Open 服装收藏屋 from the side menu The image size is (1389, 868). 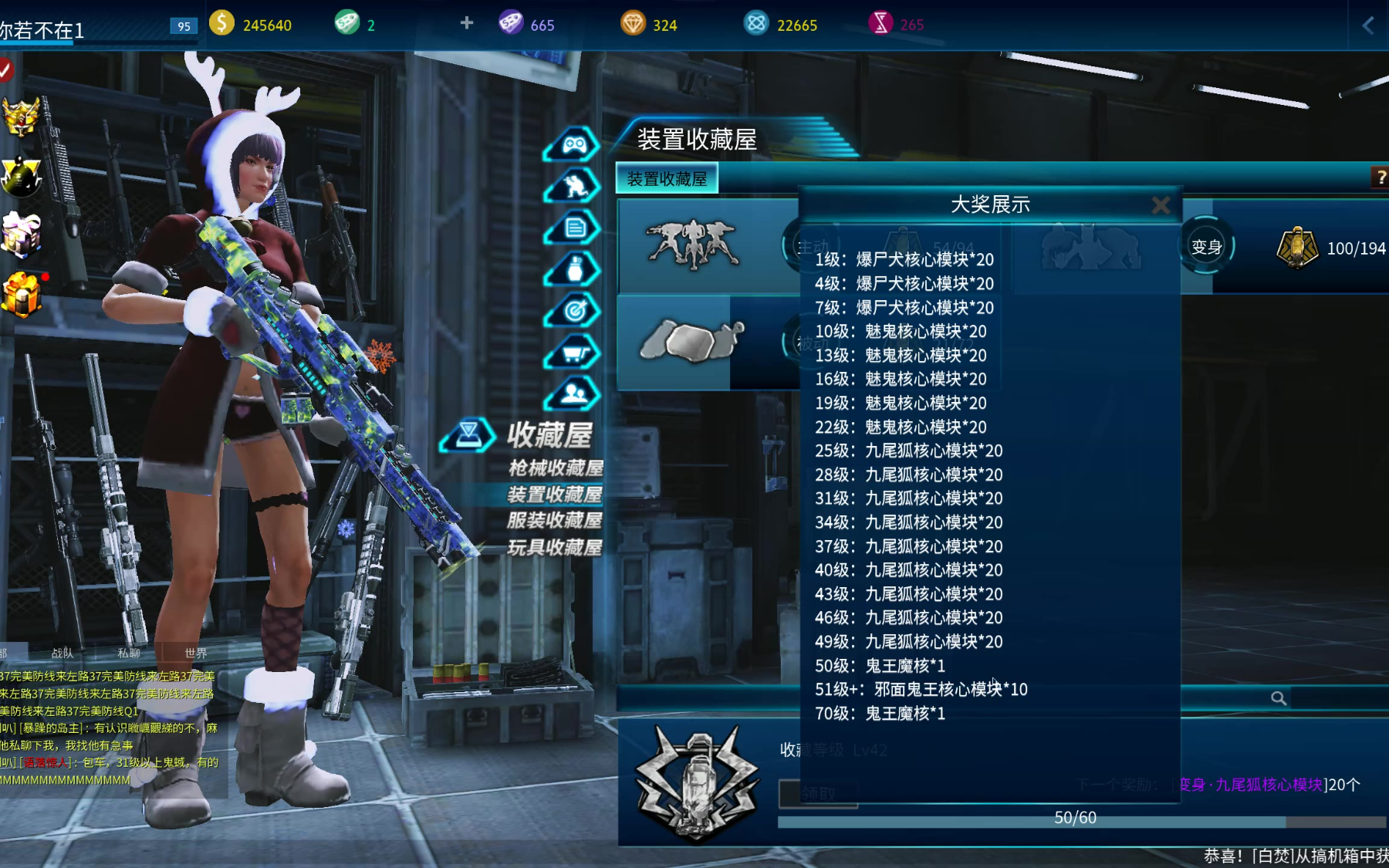pos(554,521)
